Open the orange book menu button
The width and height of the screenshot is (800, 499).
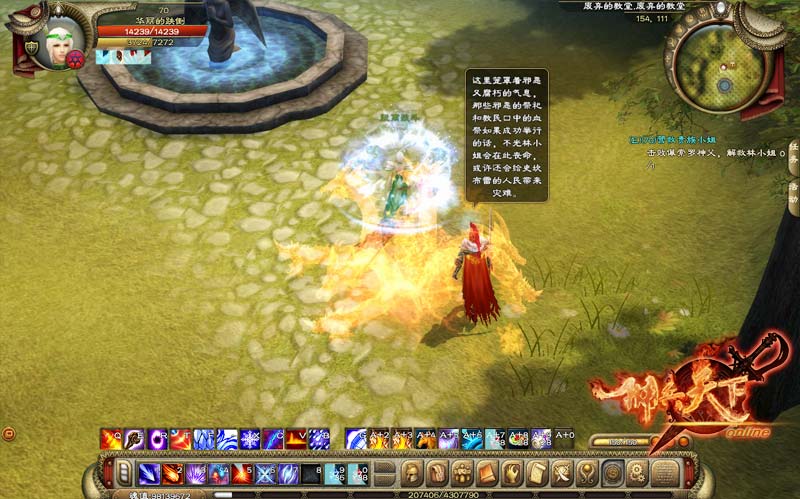(486, 473)
